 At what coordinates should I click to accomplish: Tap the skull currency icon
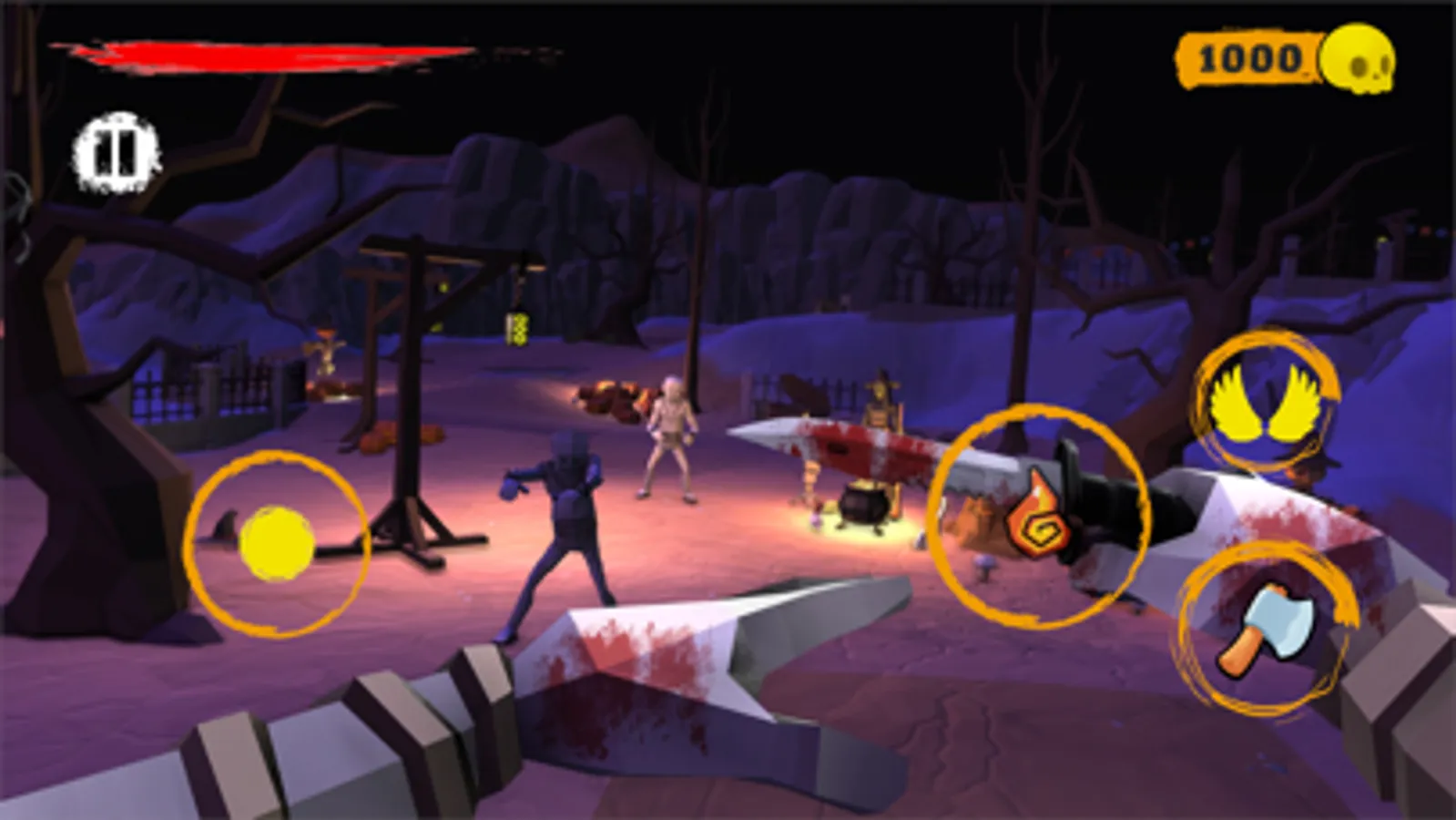pos(1358,60)
